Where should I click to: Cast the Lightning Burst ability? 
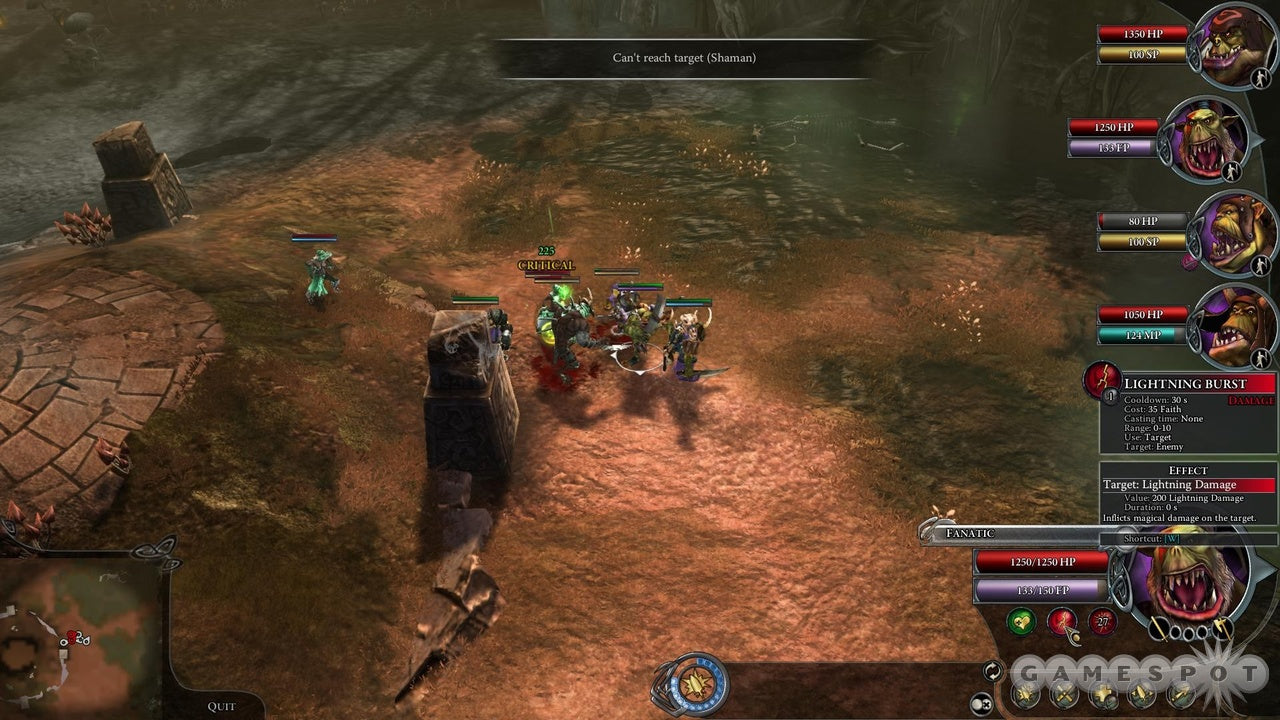[x=1062, y=622]
